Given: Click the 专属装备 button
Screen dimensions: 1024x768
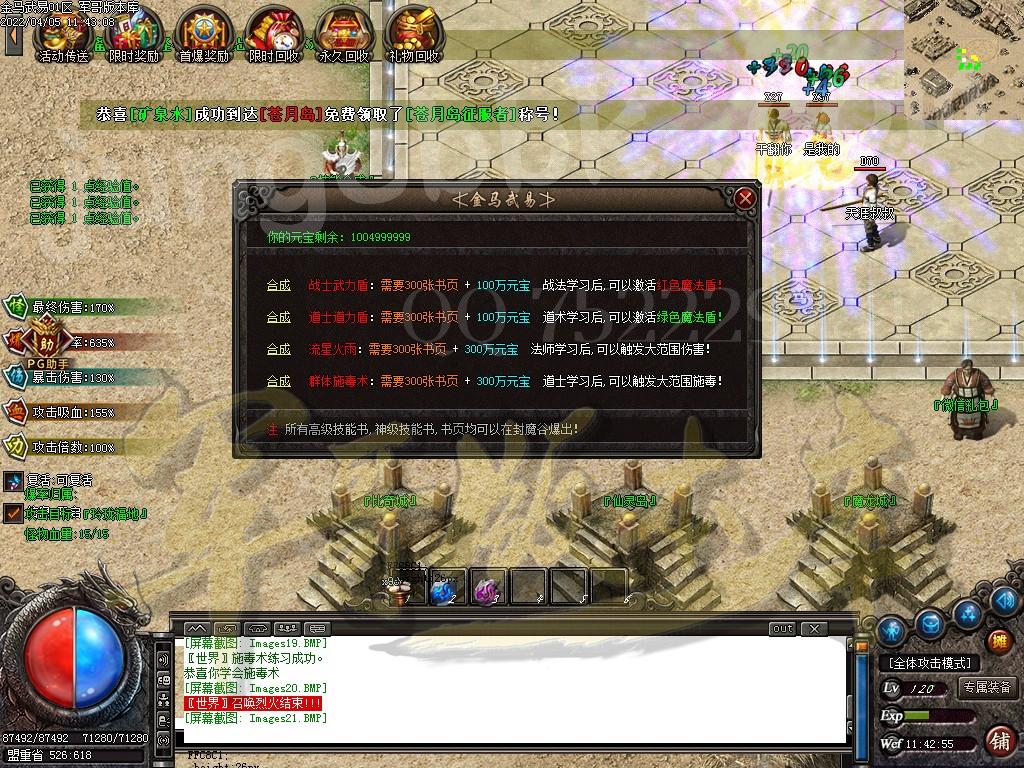Looking at the screenshot, I should [988, 688].
